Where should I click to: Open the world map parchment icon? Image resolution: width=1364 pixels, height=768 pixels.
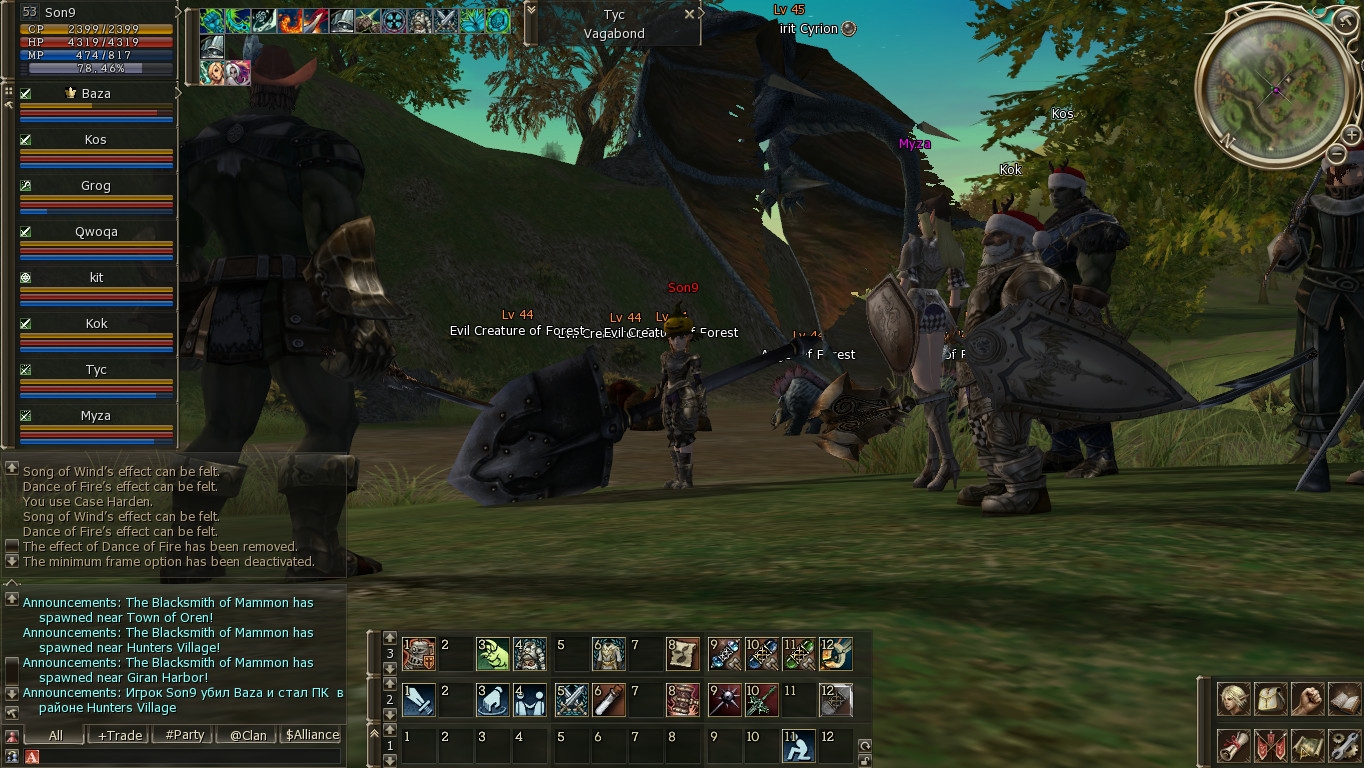tap(1307, 745)
